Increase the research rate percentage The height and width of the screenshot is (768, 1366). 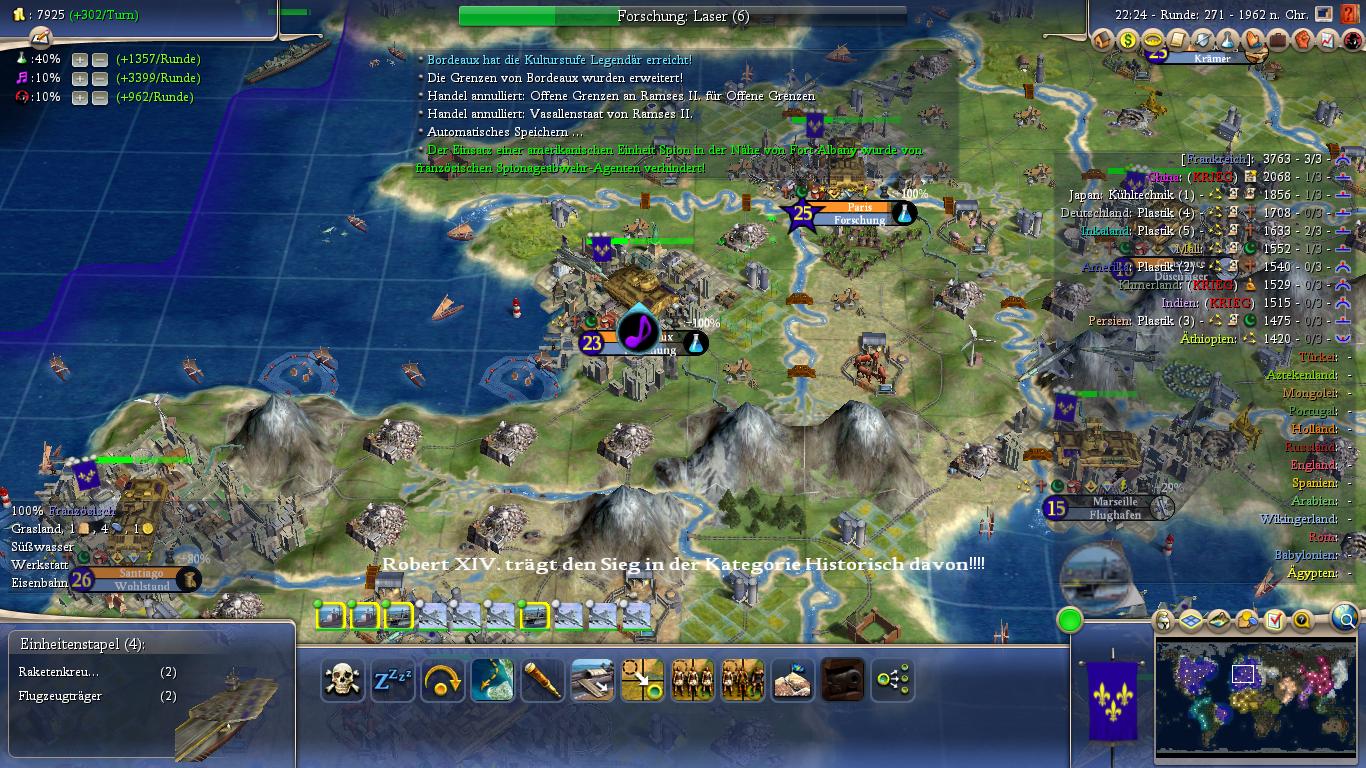pos(80,59)
